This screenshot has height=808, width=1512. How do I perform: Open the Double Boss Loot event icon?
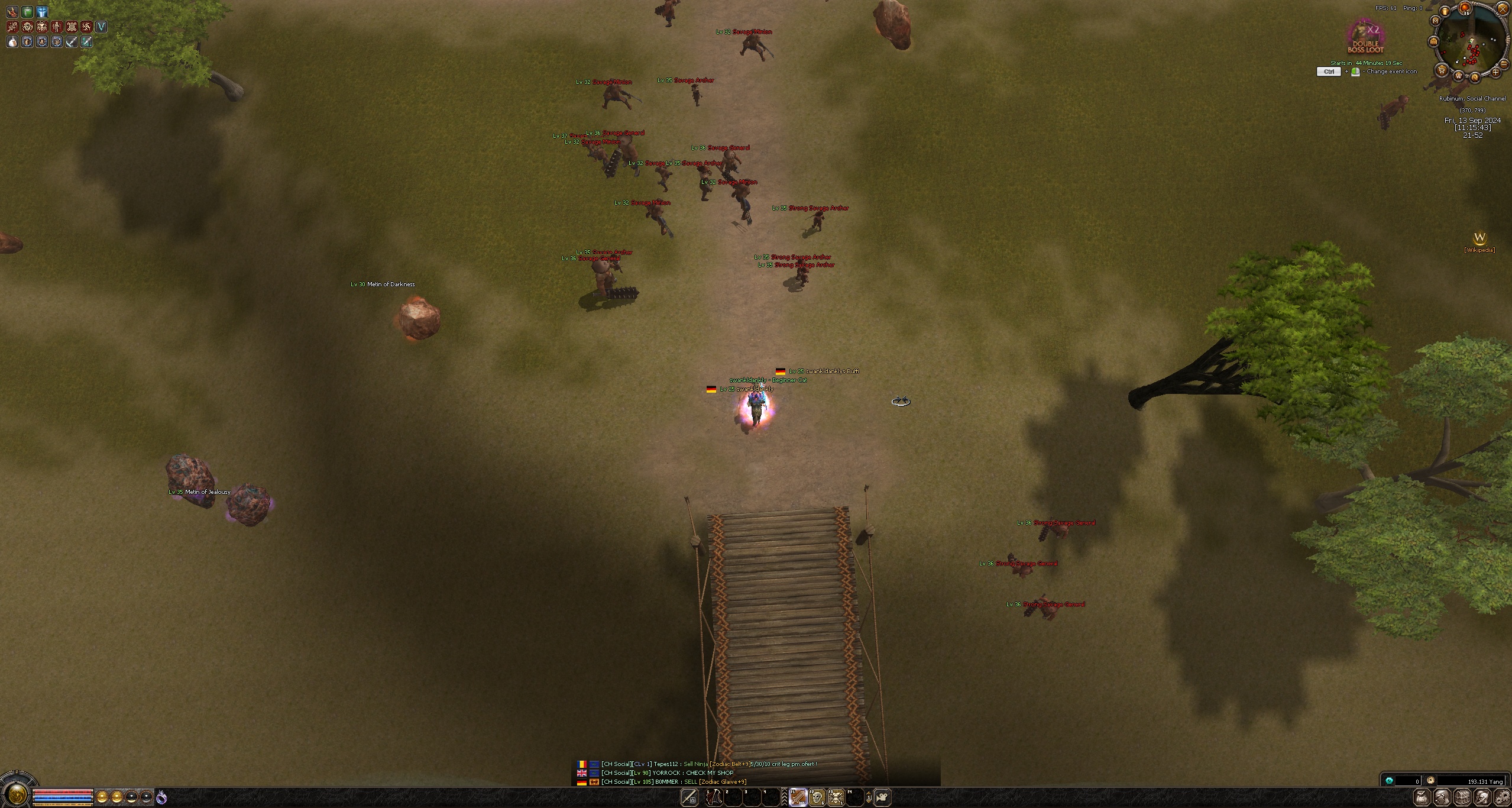click(1366, 37)
